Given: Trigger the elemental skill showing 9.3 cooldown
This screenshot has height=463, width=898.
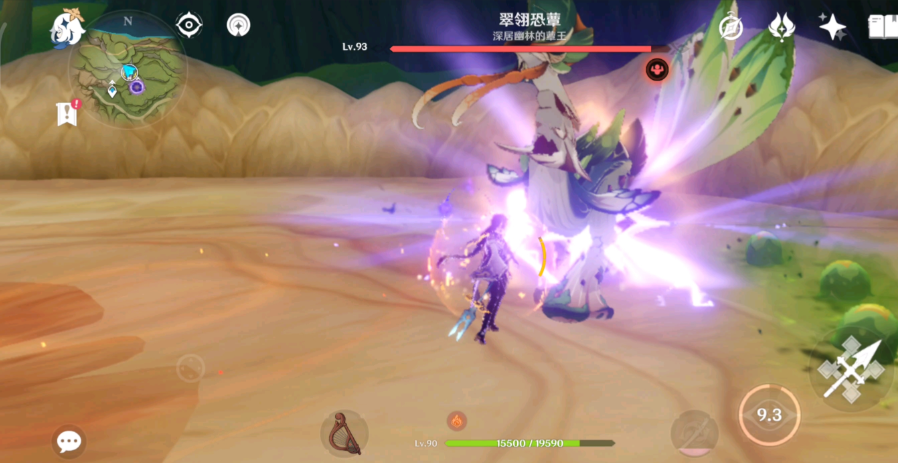Looking at the screenshot, I should (x=768, y=414).
